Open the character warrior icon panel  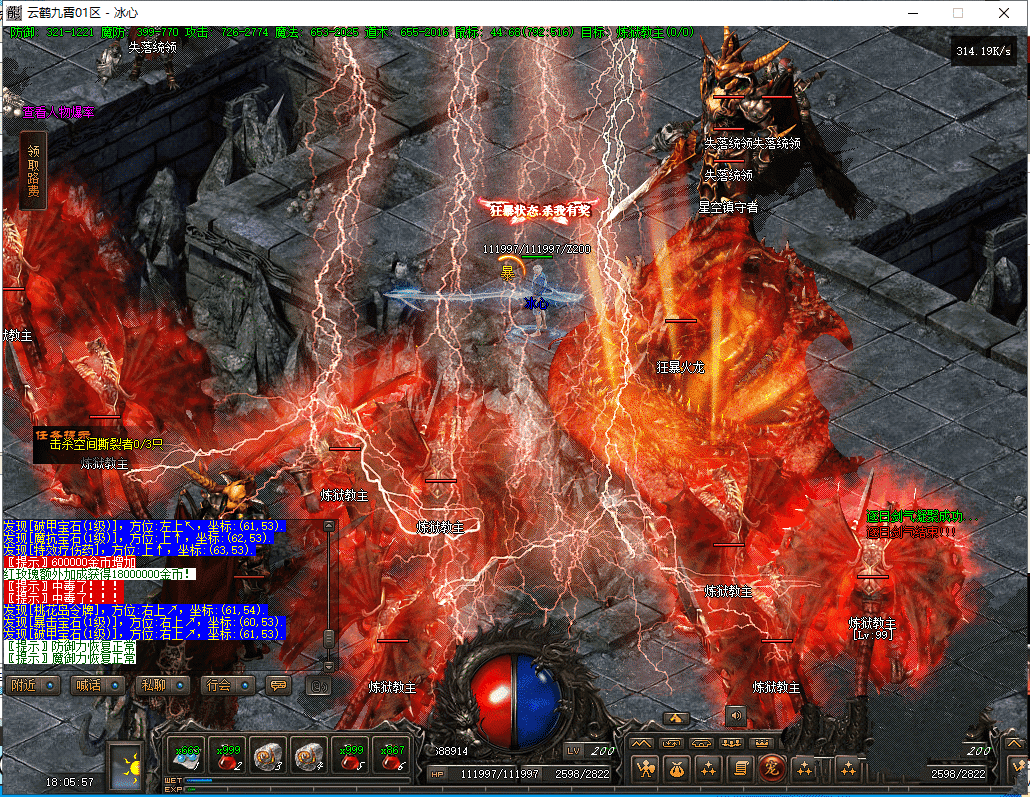(x=647, y=768)
